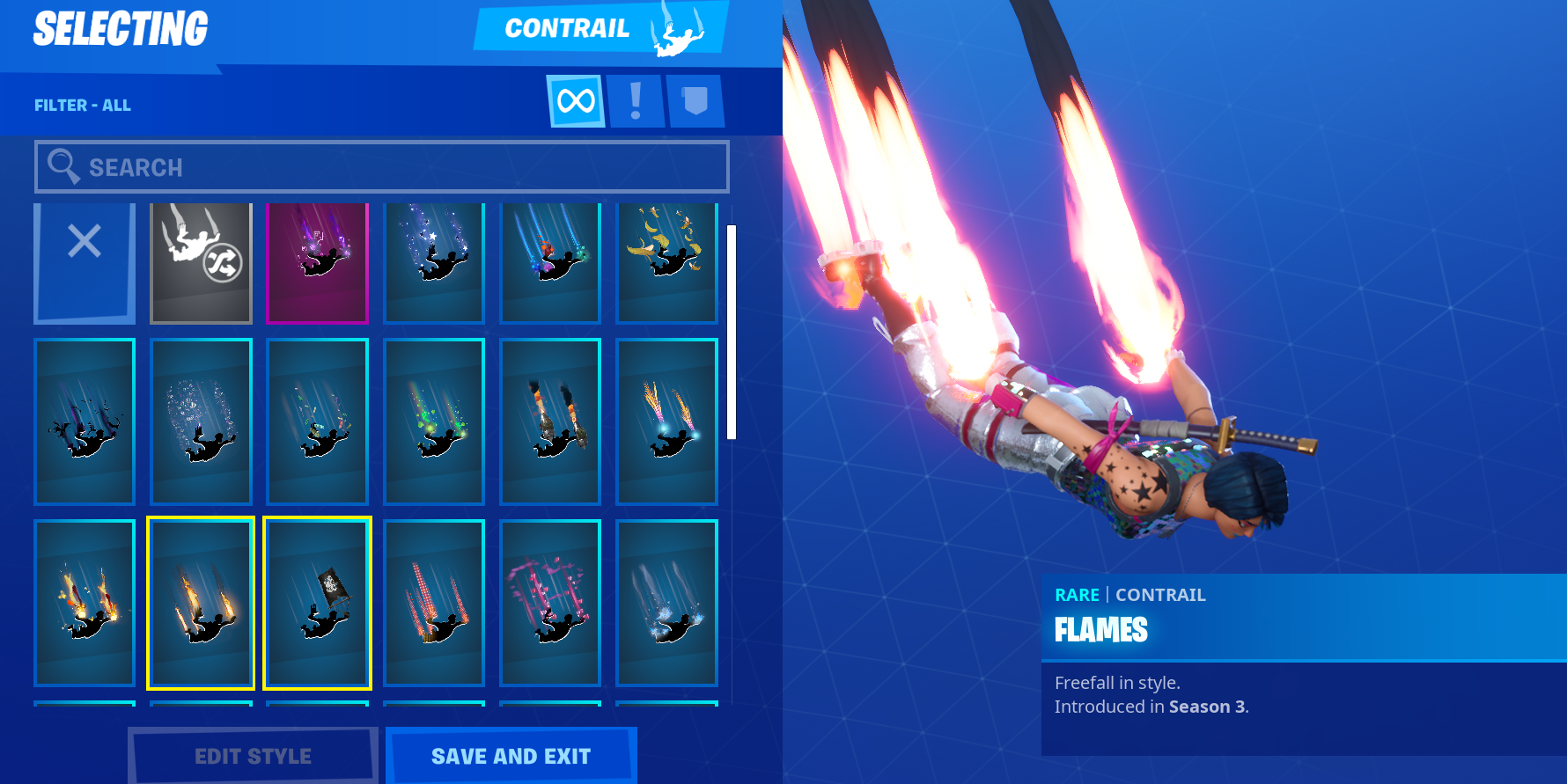The image size is (1567, 784).
Task: Select the yellow-outlined Flames contrail tile
Action: pyautogui.click(x=201, y=603)
